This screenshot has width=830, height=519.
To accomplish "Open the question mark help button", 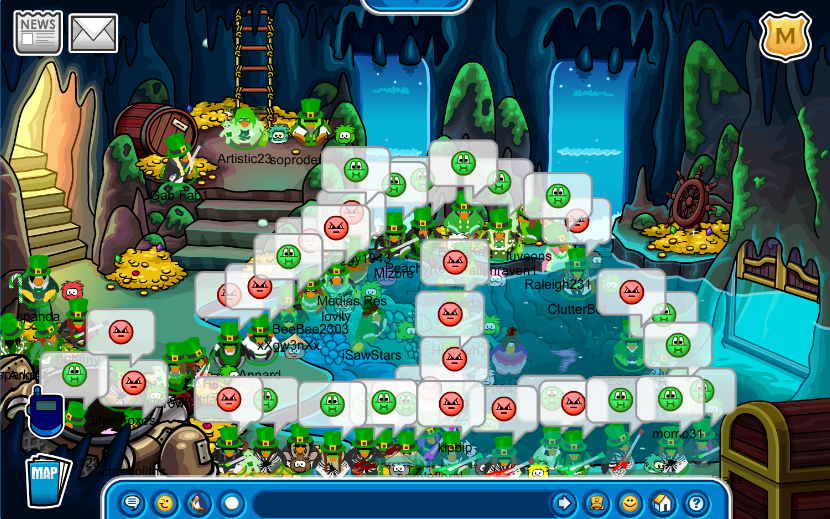I will click(695, 503).
